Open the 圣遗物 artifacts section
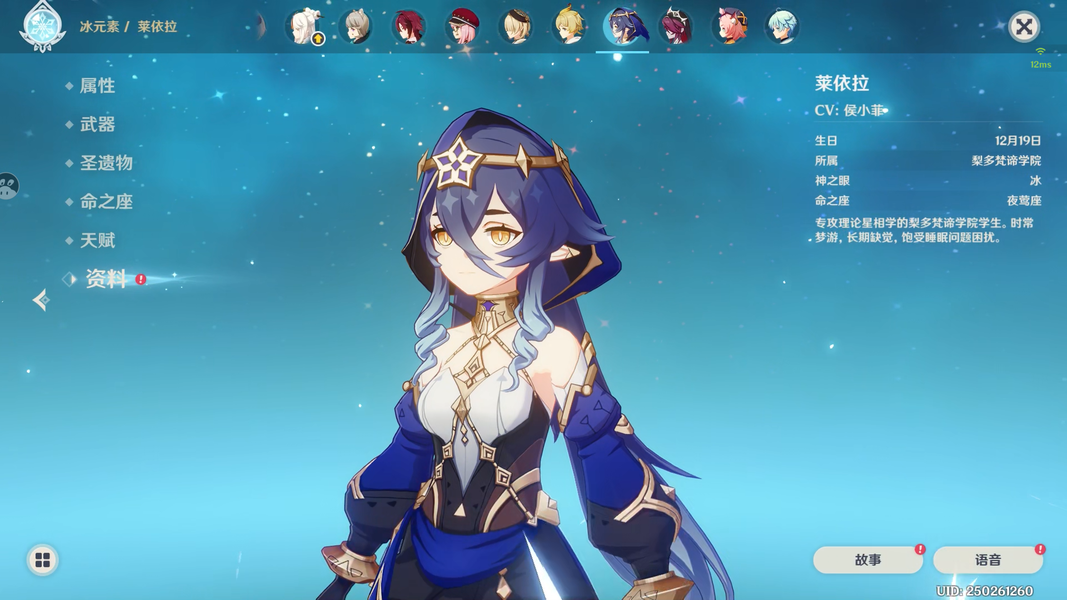Viewport: 1067px width, 600px height. click(x=105, y=163)
